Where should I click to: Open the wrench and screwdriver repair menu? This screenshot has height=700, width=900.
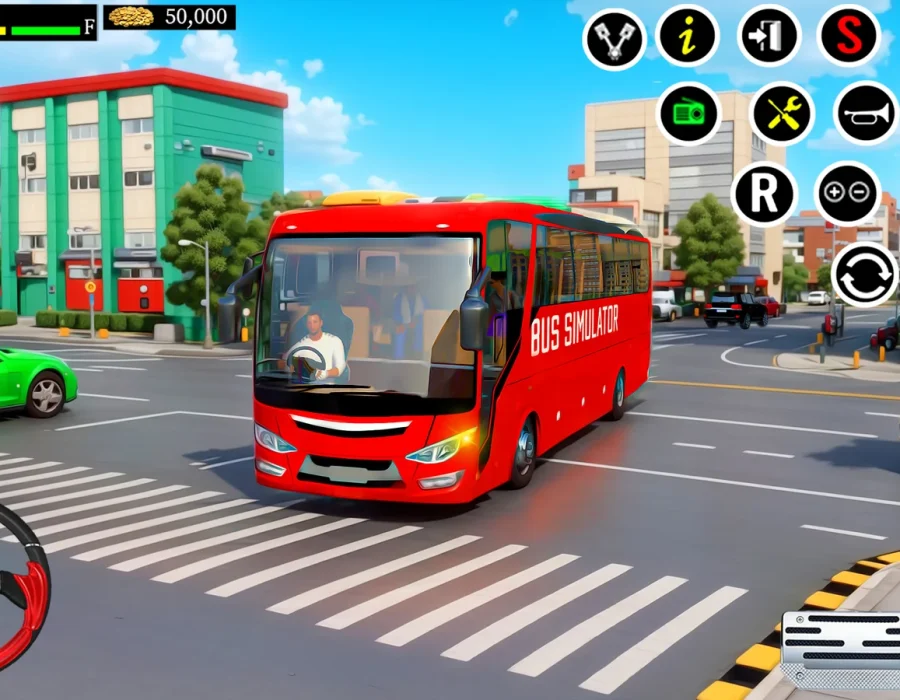click(782, 113)
